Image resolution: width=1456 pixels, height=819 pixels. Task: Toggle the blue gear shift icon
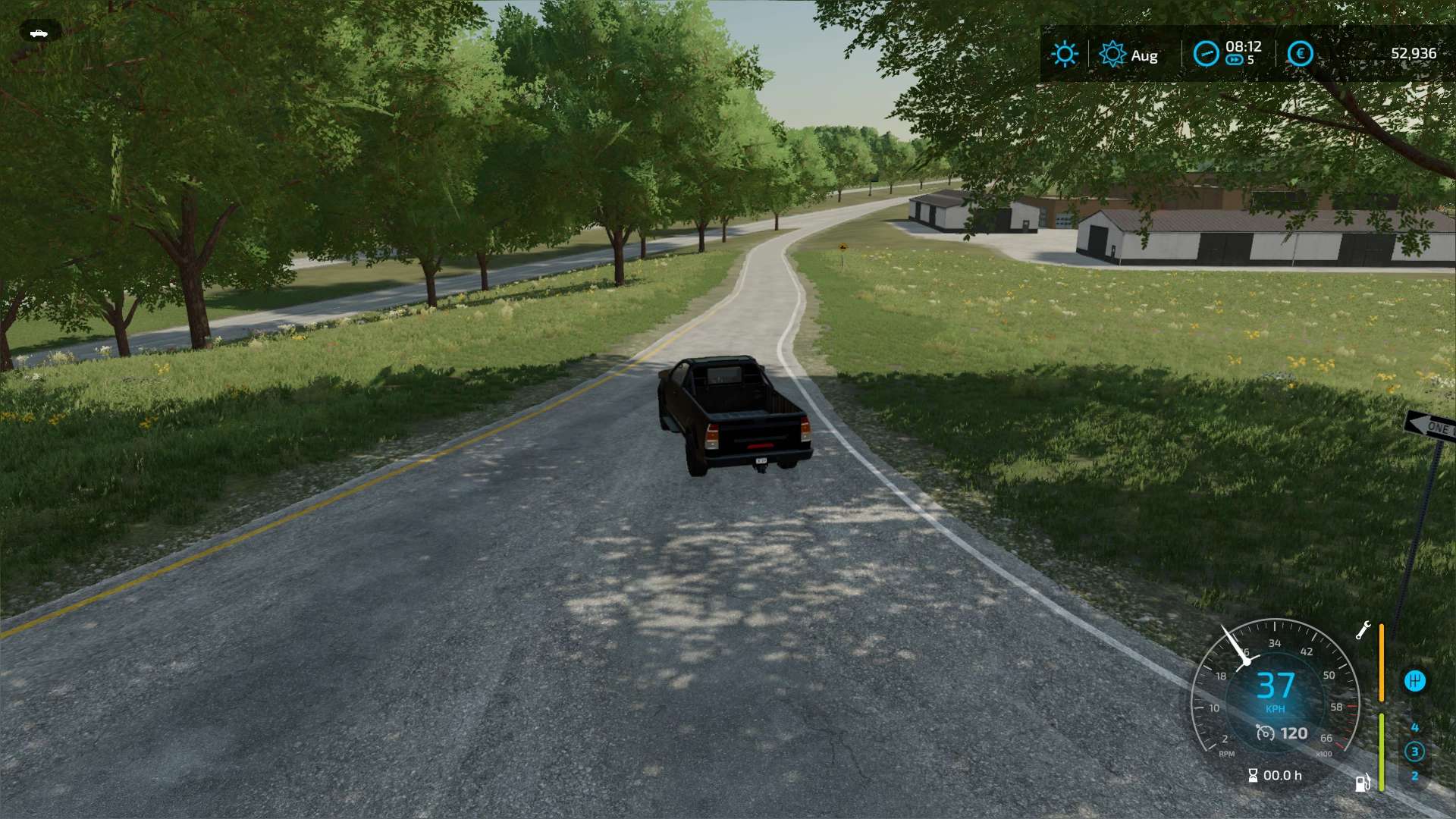pyautogui.click(x=1414, y=681)
